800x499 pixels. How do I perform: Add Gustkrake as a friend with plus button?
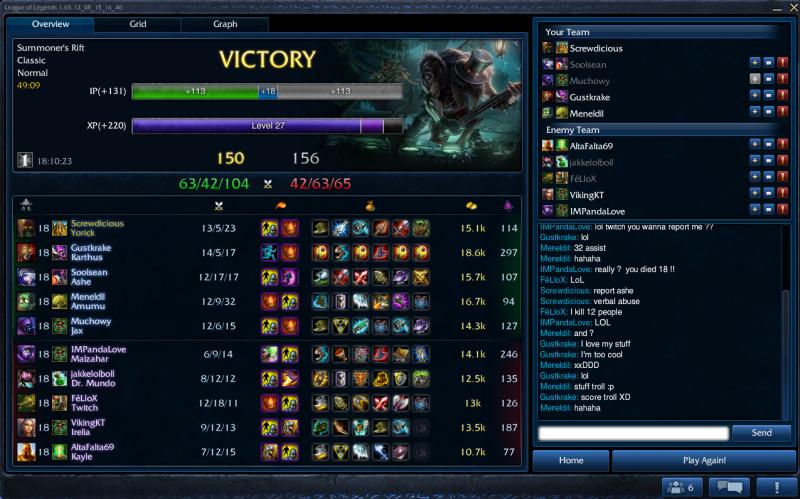coord(754,97)
